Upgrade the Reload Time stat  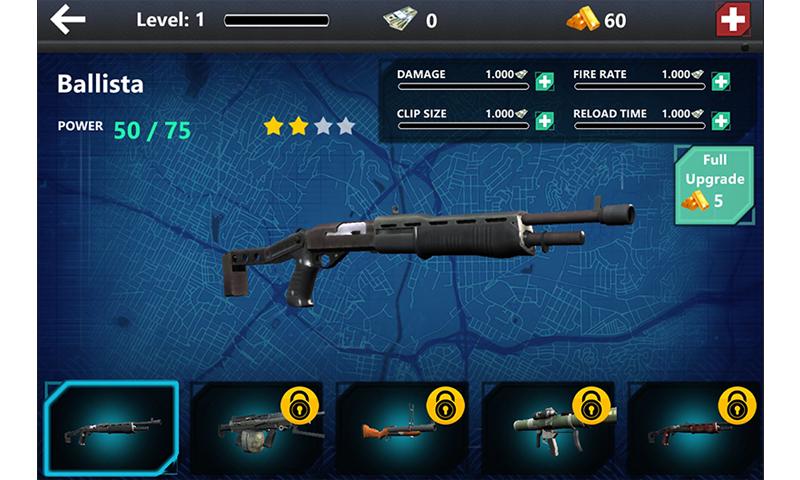[x=720, y=121]
